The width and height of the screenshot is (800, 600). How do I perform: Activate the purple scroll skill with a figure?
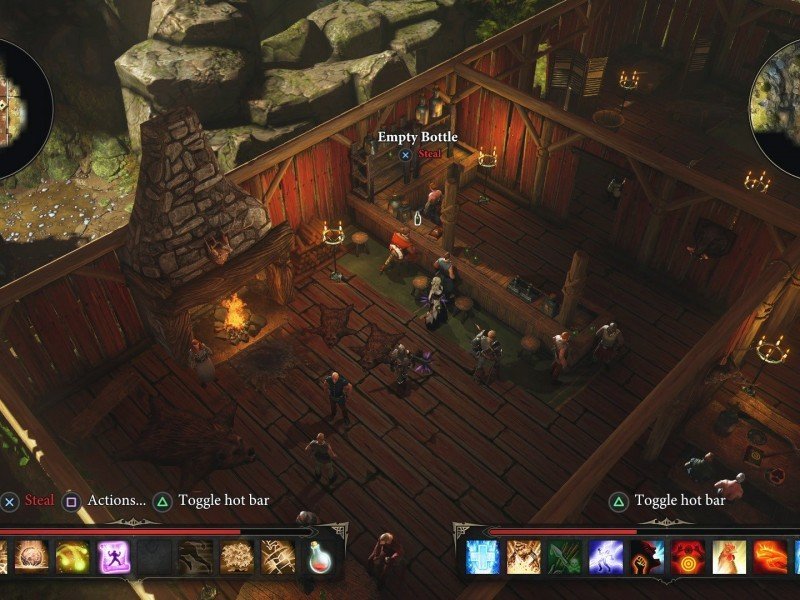pos(114,557)
